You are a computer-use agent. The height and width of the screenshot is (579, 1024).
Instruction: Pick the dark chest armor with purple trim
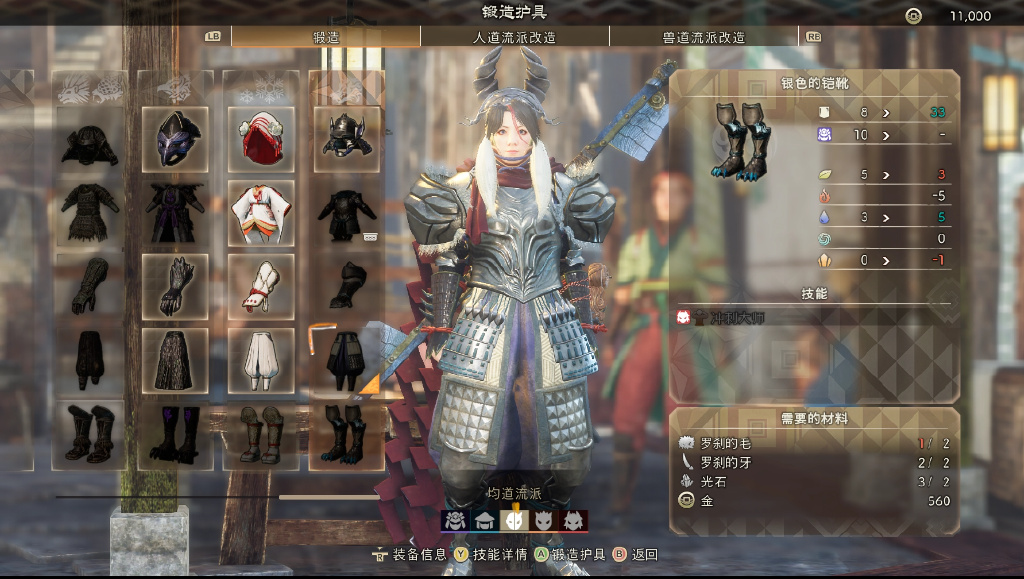point(176,212)
